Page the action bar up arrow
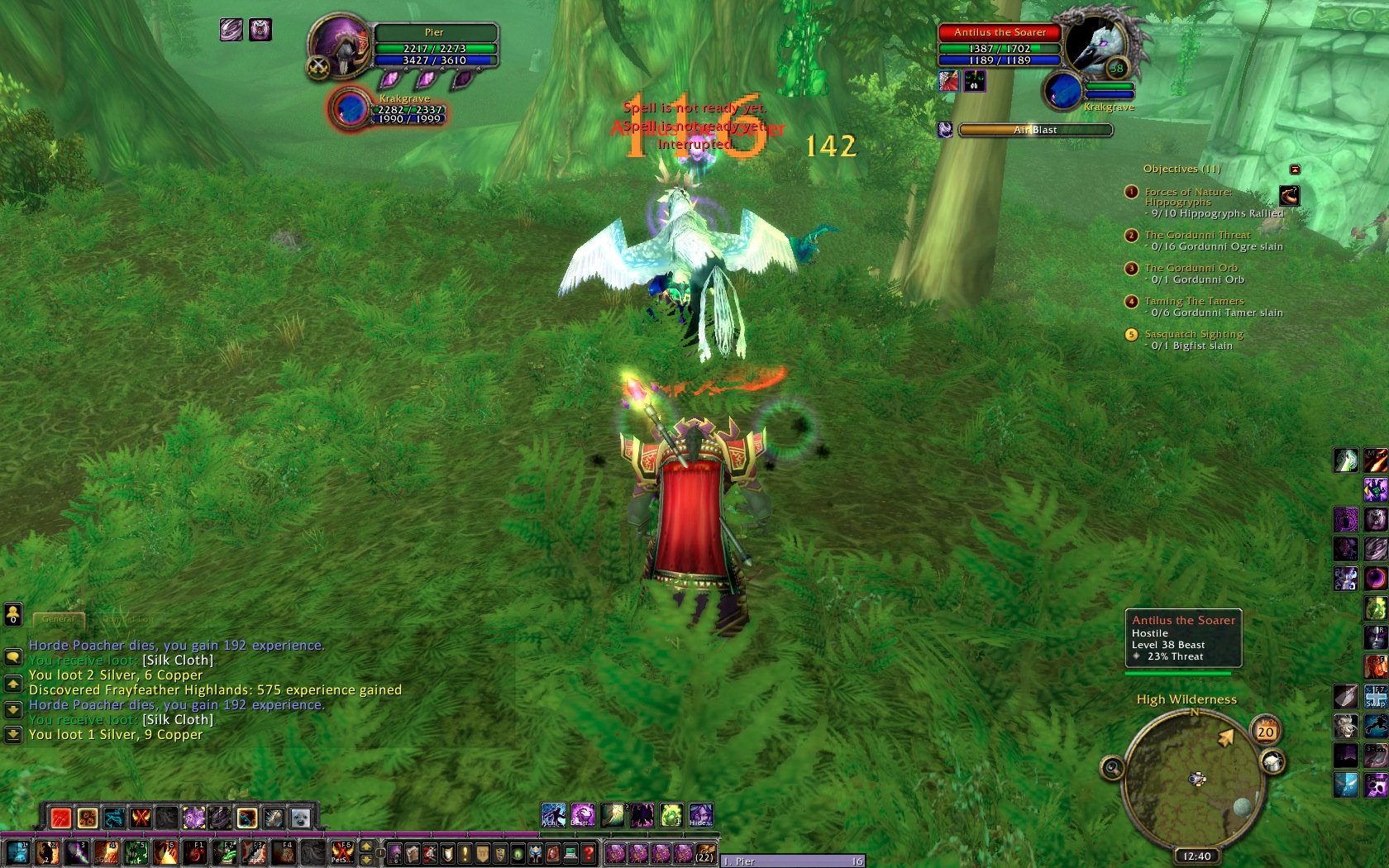Screen dimensions: 1389x868 pos(366,847)
